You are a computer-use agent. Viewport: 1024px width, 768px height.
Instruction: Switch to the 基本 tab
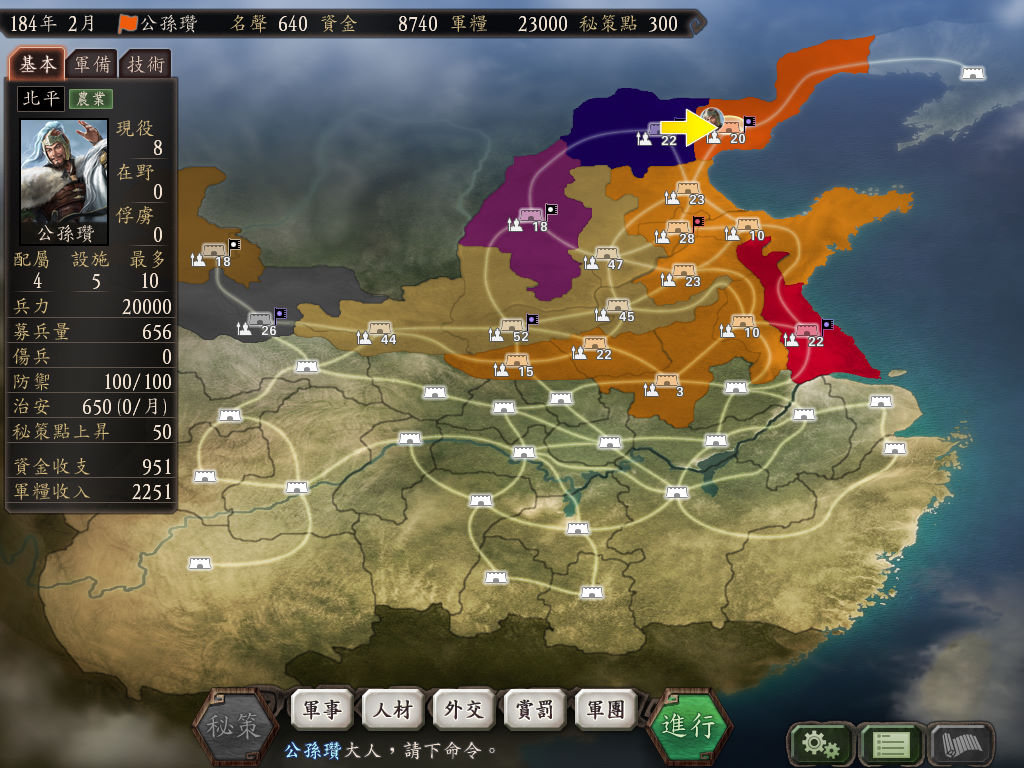click(38, 65)
